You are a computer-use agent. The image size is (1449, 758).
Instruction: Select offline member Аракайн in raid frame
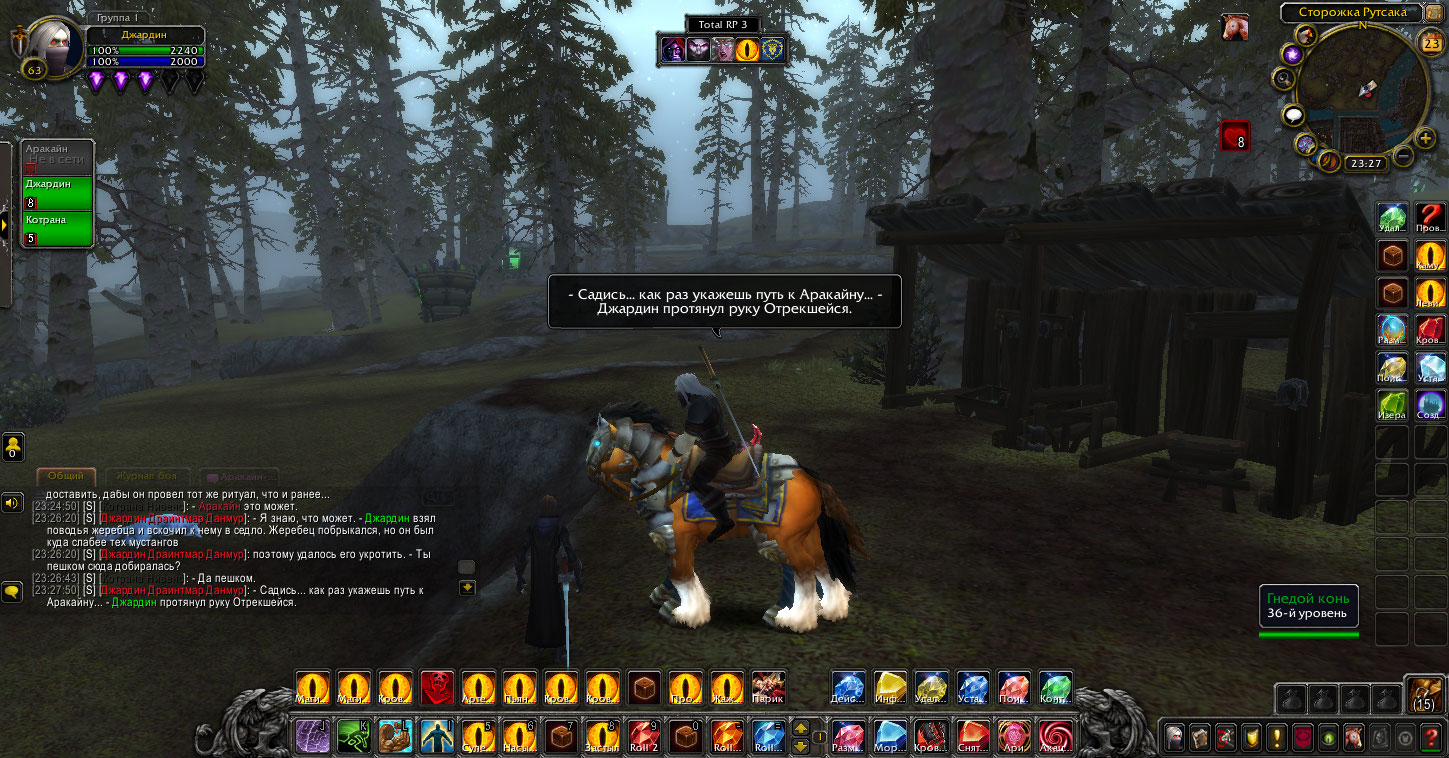tap(58, 157)
